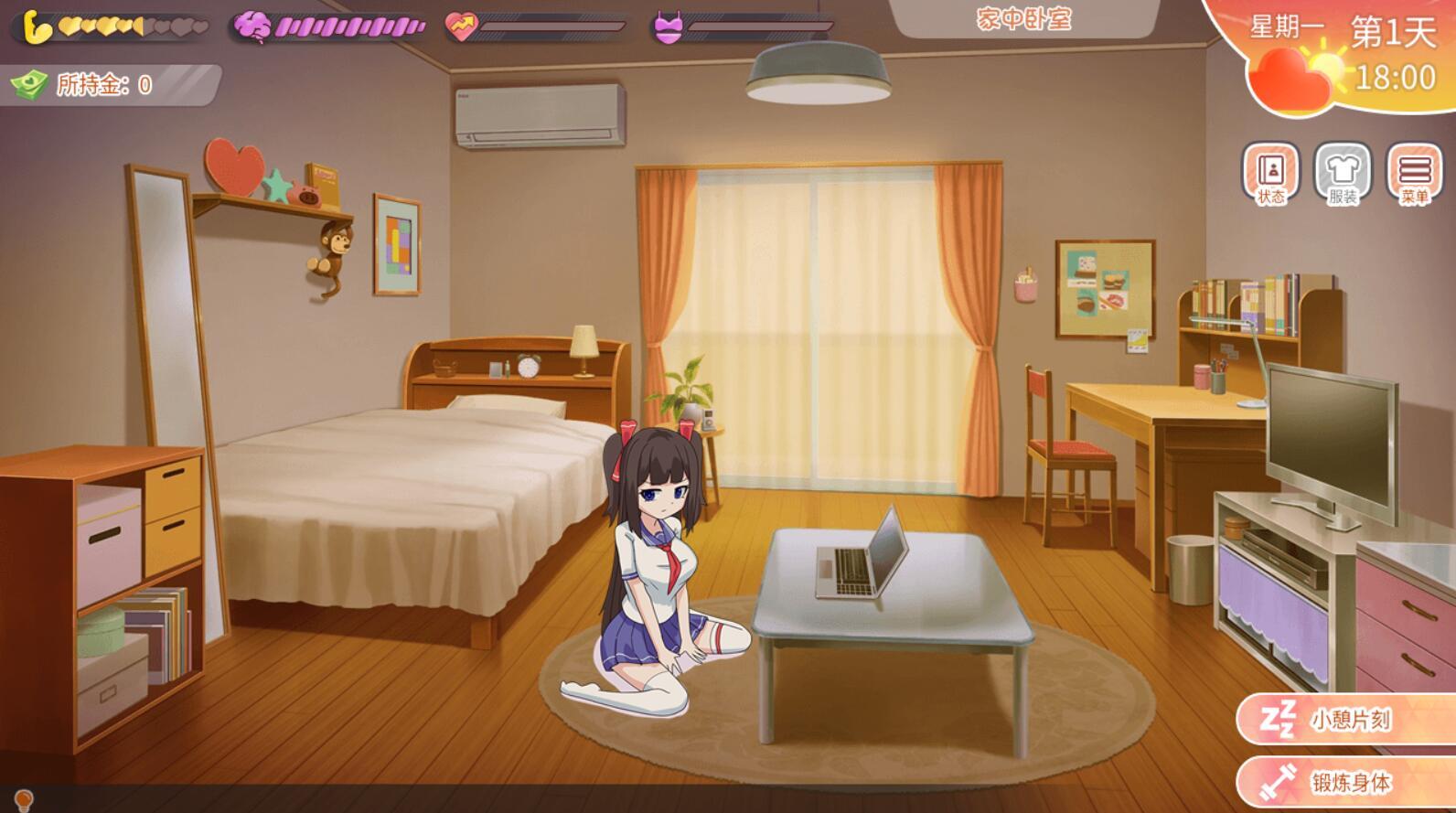Click the money 所持金 cash icon

point(31,85)
